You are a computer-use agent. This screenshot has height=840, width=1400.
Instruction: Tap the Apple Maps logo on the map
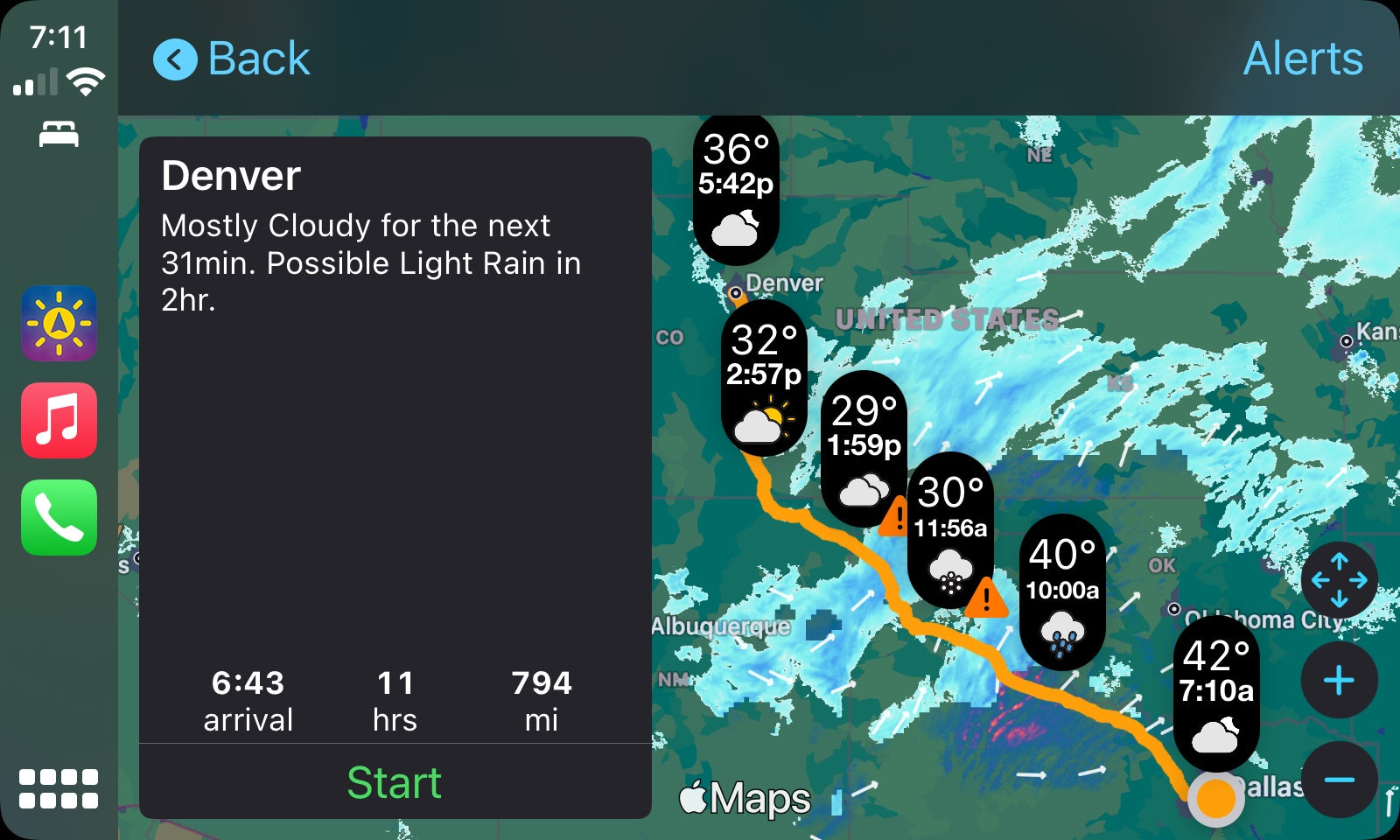click(x=745, y=797)
